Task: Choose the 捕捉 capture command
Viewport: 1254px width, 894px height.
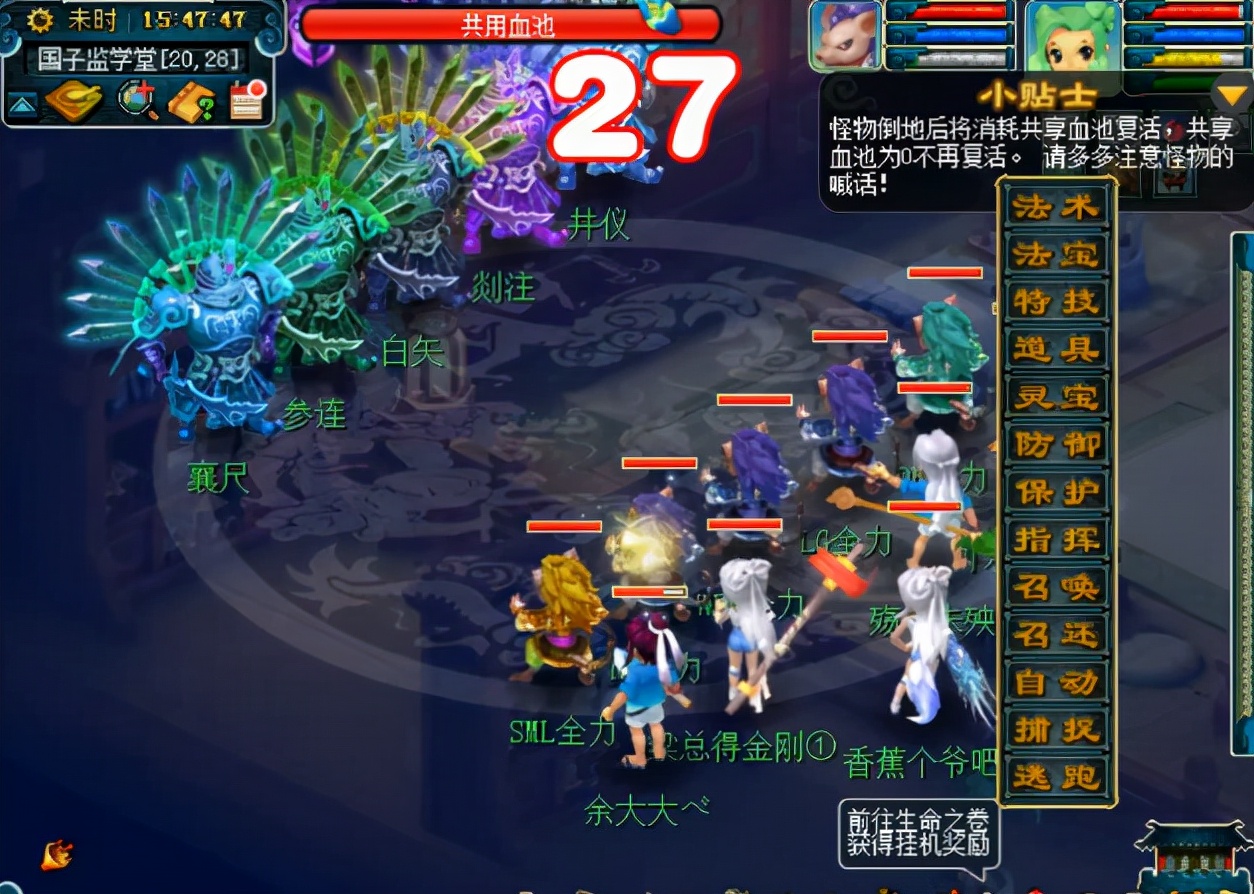Action: click(x=1056, y=729)
